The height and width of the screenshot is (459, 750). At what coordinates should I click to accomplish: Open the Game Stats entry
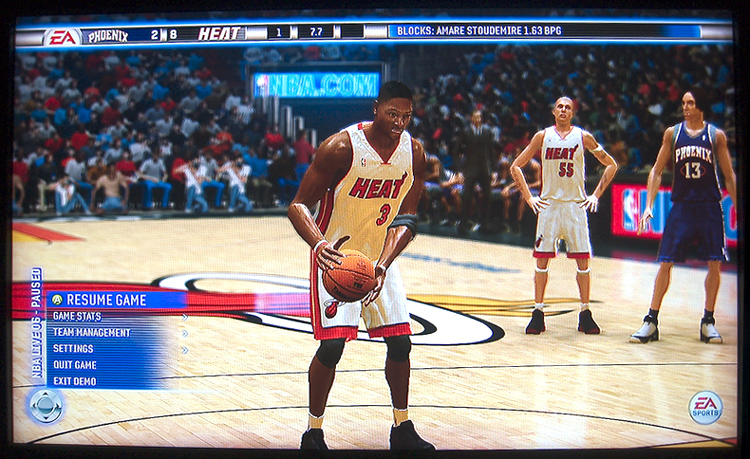[77, 317]
